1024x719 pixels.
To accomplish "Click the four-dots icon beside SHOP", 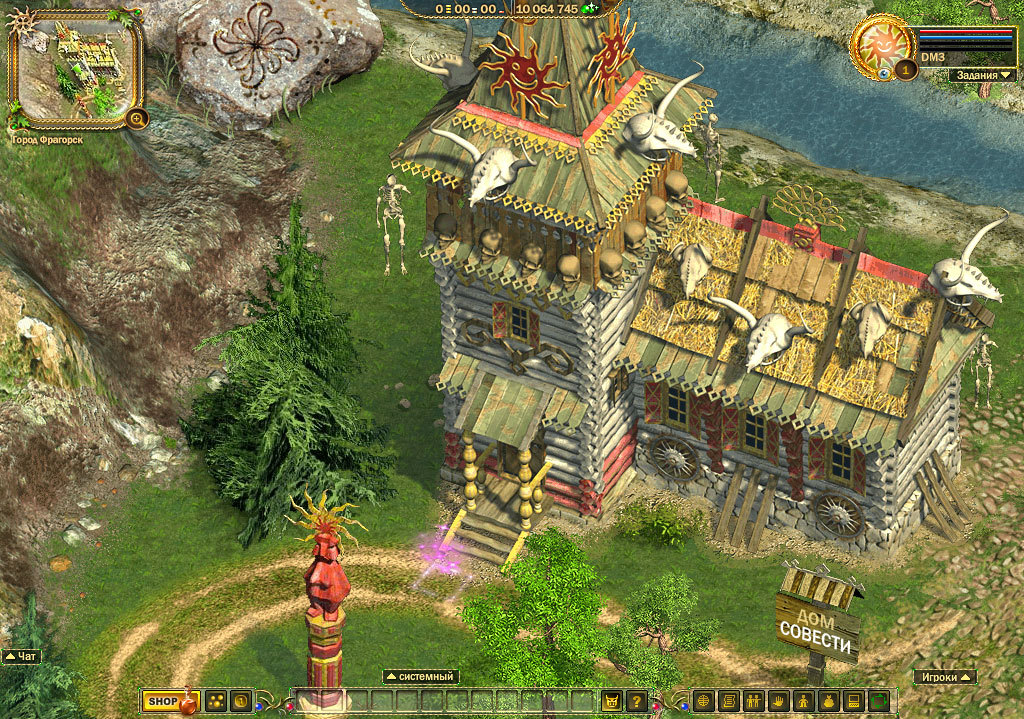I will [215, 702].
